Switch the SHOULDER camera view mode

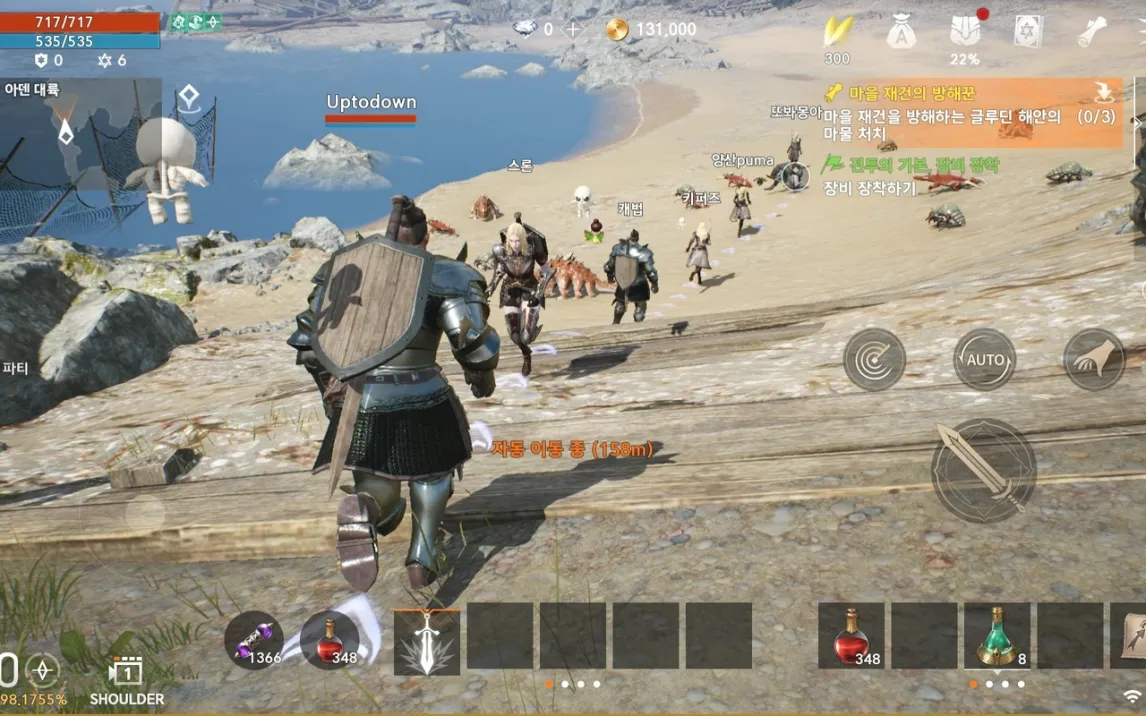click(127, 679)
